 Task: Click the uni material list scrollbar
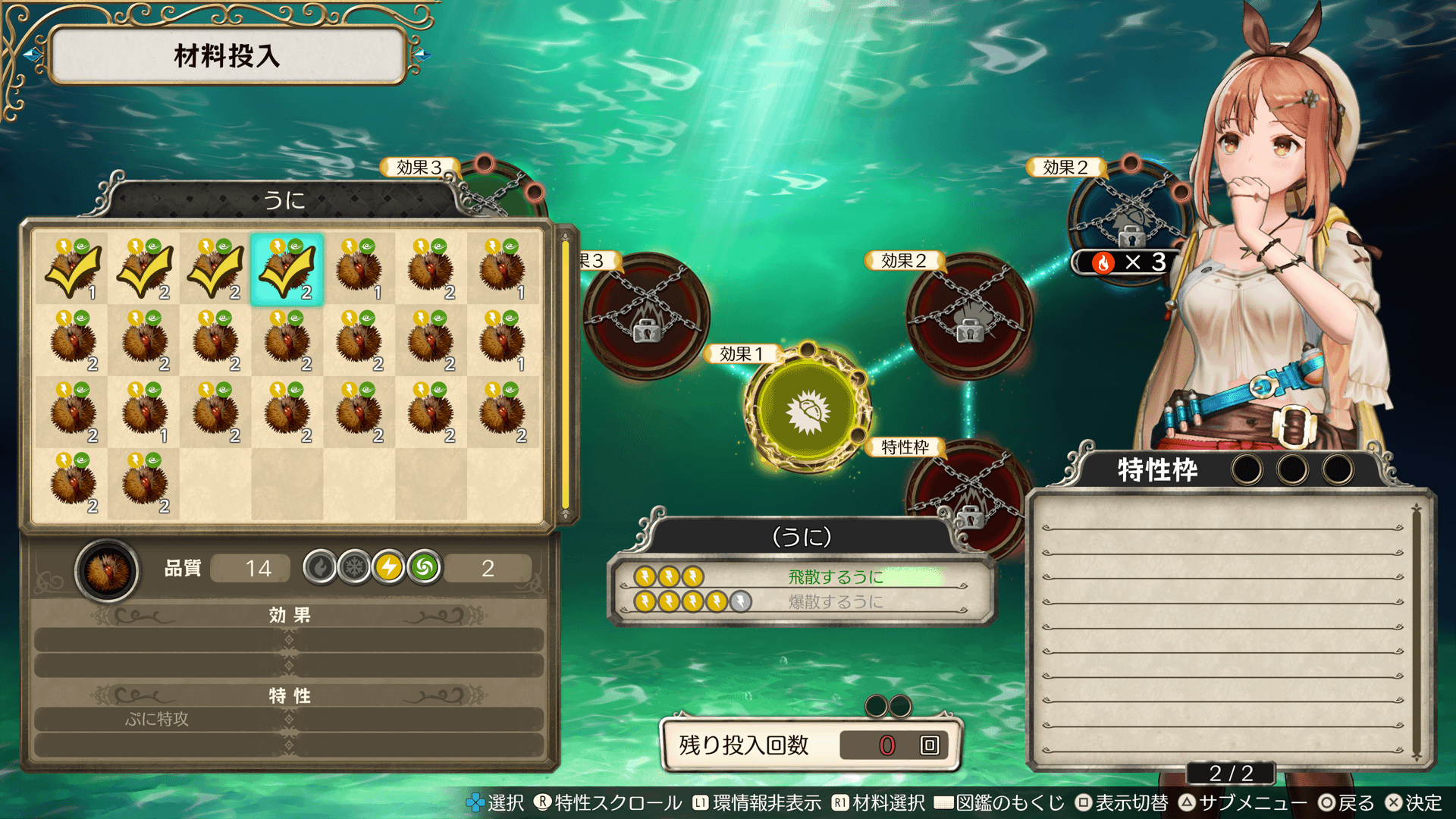(565, 375)
